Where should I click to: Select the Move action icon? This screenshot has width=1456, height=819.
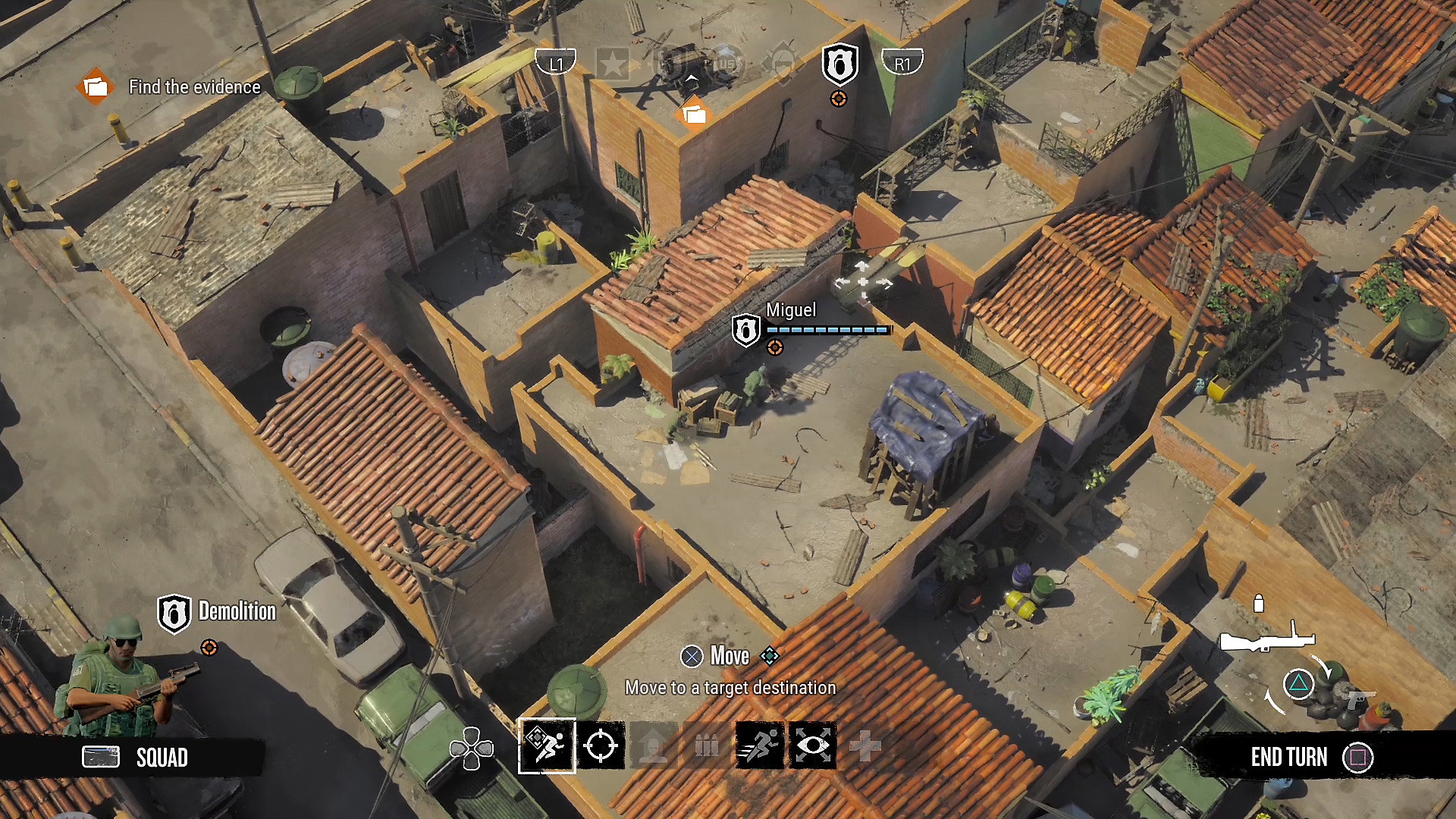coord(547,746)
